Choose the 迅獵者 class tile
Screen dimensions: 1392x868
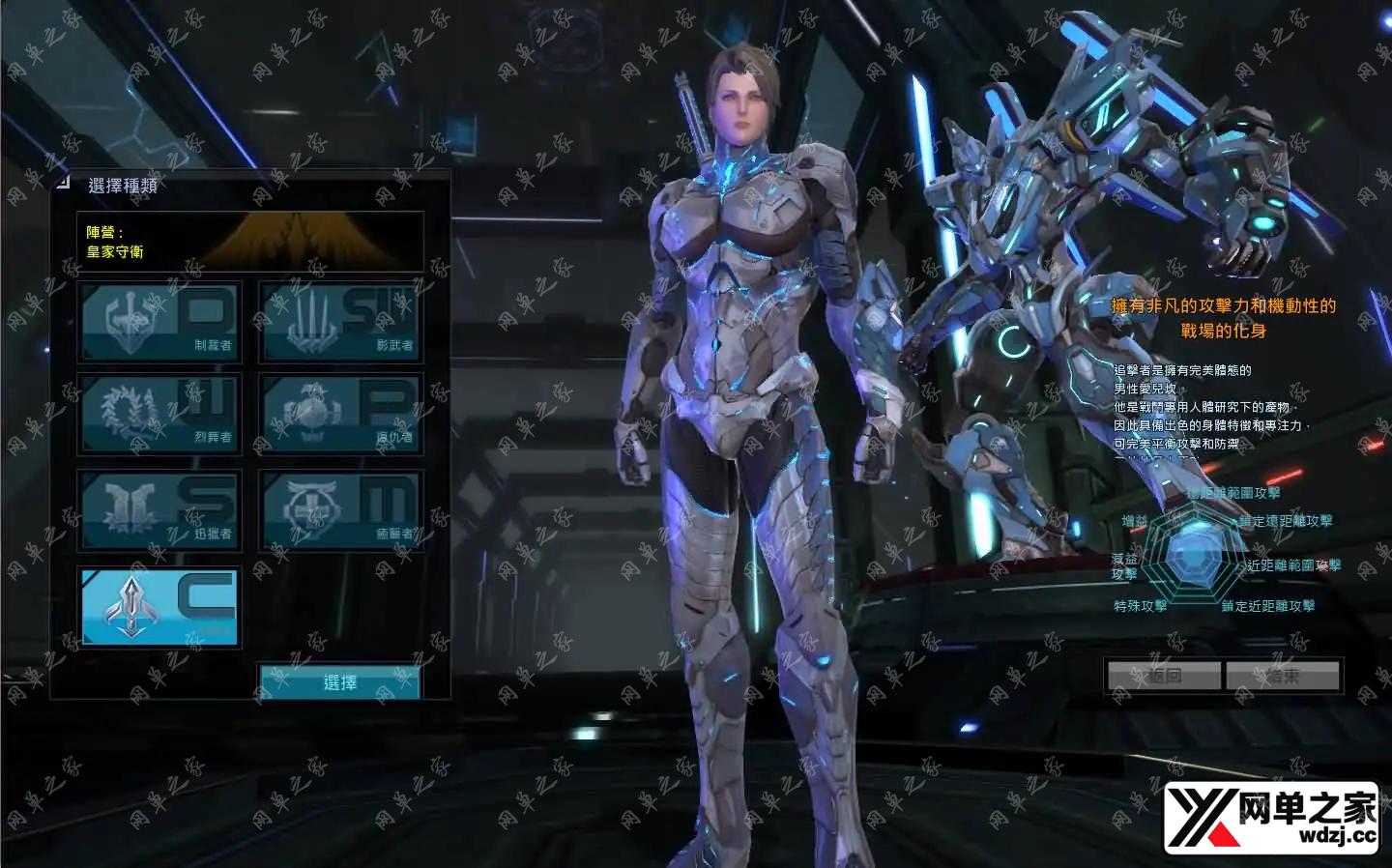[159, 510]
